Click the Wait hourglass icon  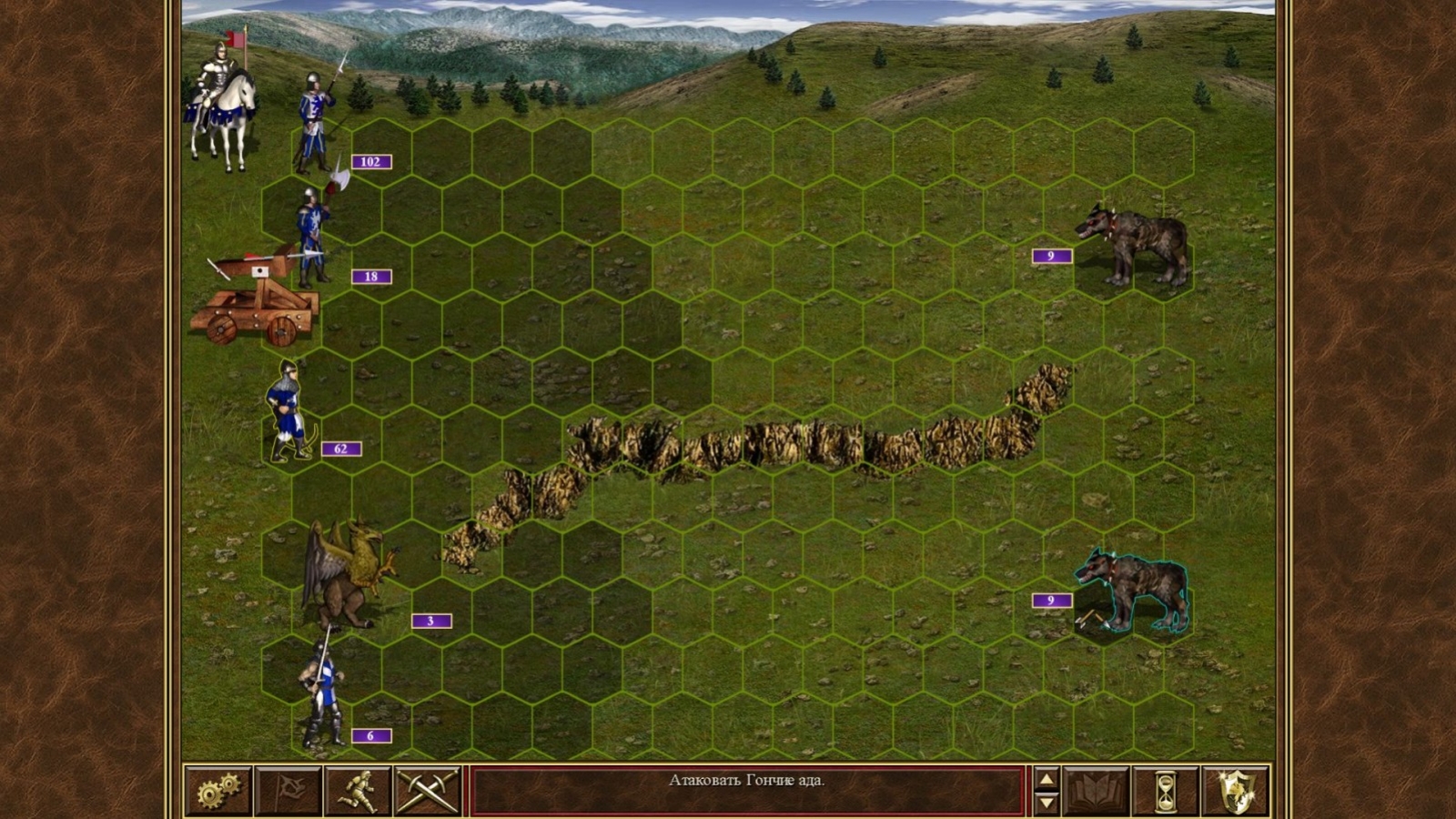[1168, 790]
